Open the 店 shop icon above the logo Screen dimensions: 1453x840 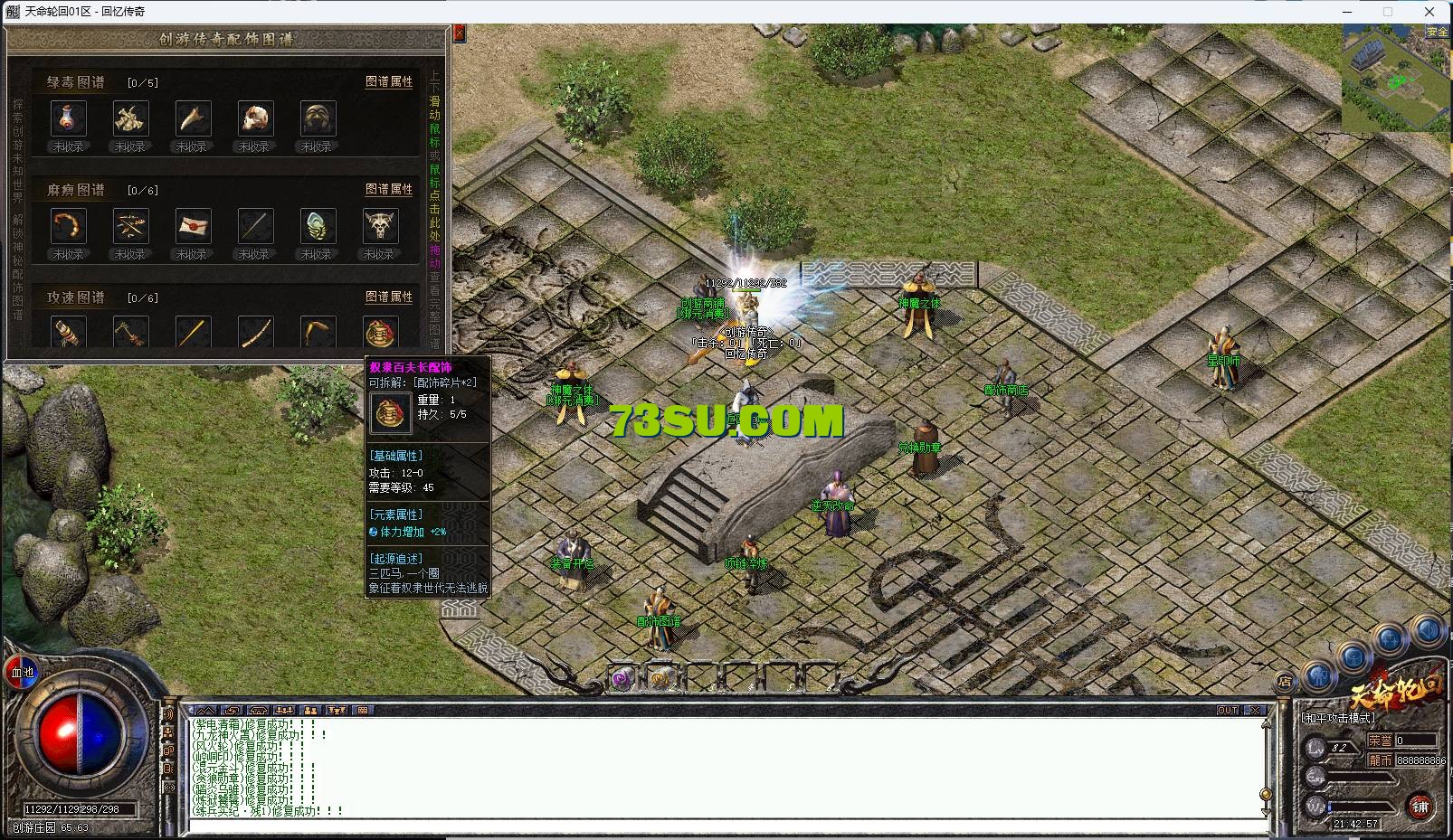point(1284,680)
